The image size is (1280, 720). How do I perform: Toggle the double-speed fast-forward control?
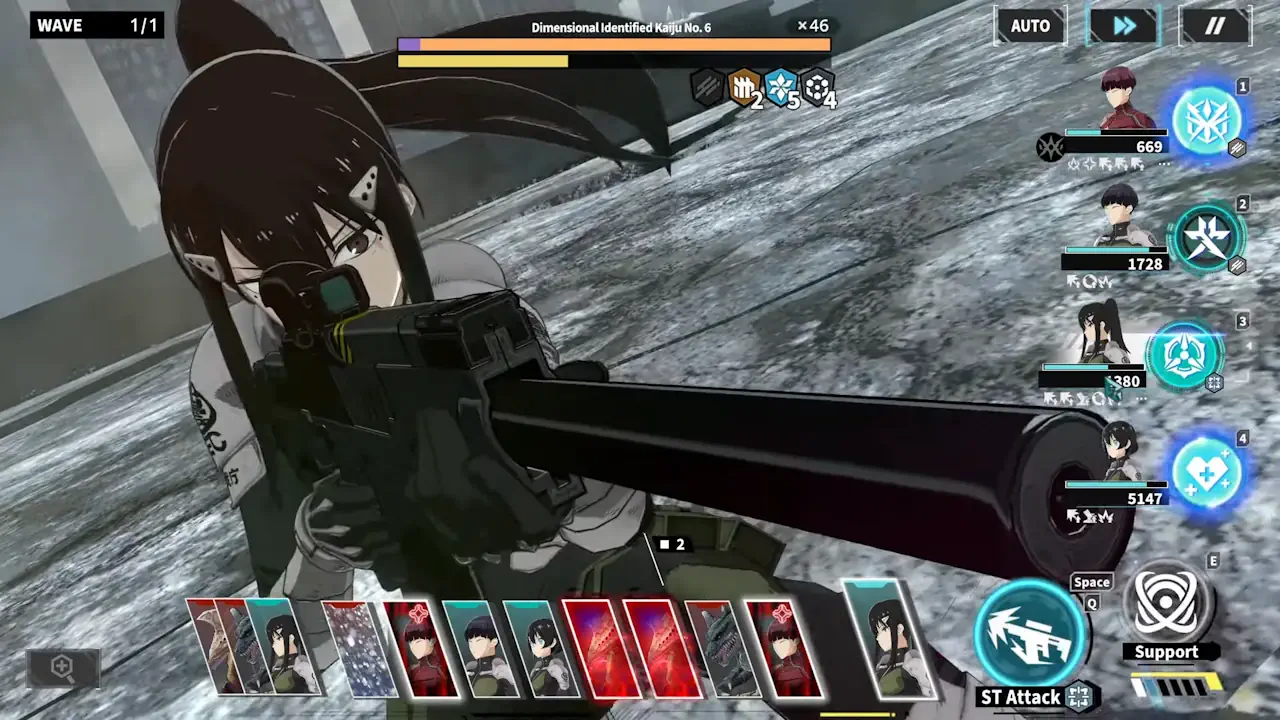1122,26
